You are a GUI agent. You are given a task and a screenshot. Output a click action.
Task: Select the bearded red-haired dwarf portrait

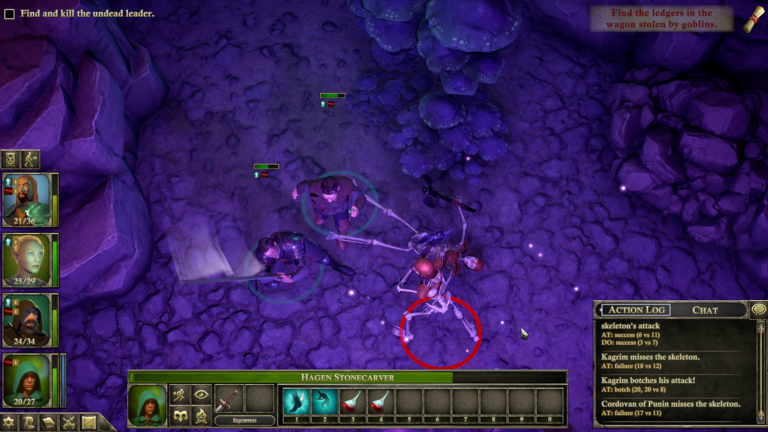click(31, 199)
